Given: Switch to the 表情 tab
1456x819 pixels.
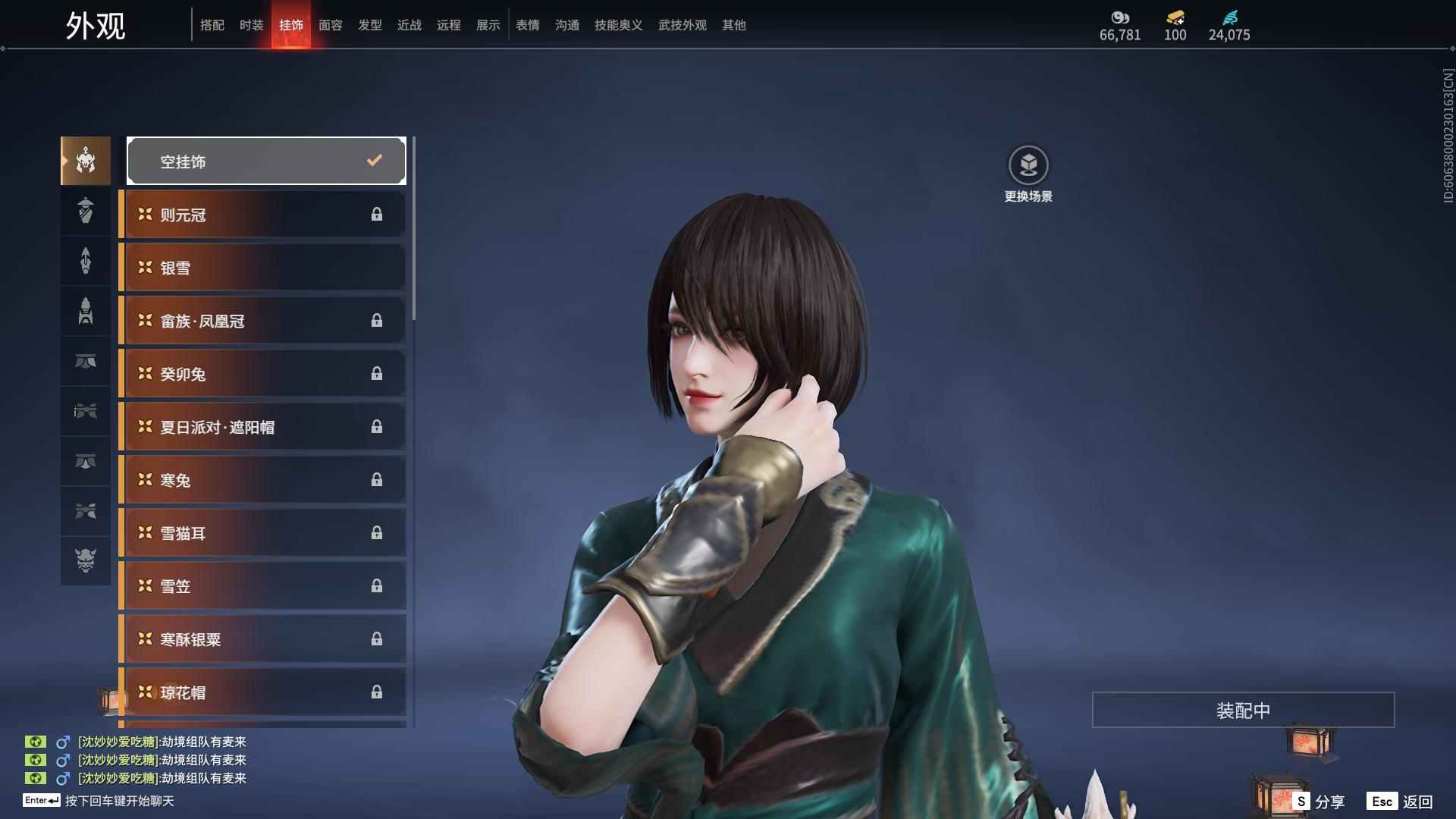Looking at the screenshot, I should coord(527,25).
